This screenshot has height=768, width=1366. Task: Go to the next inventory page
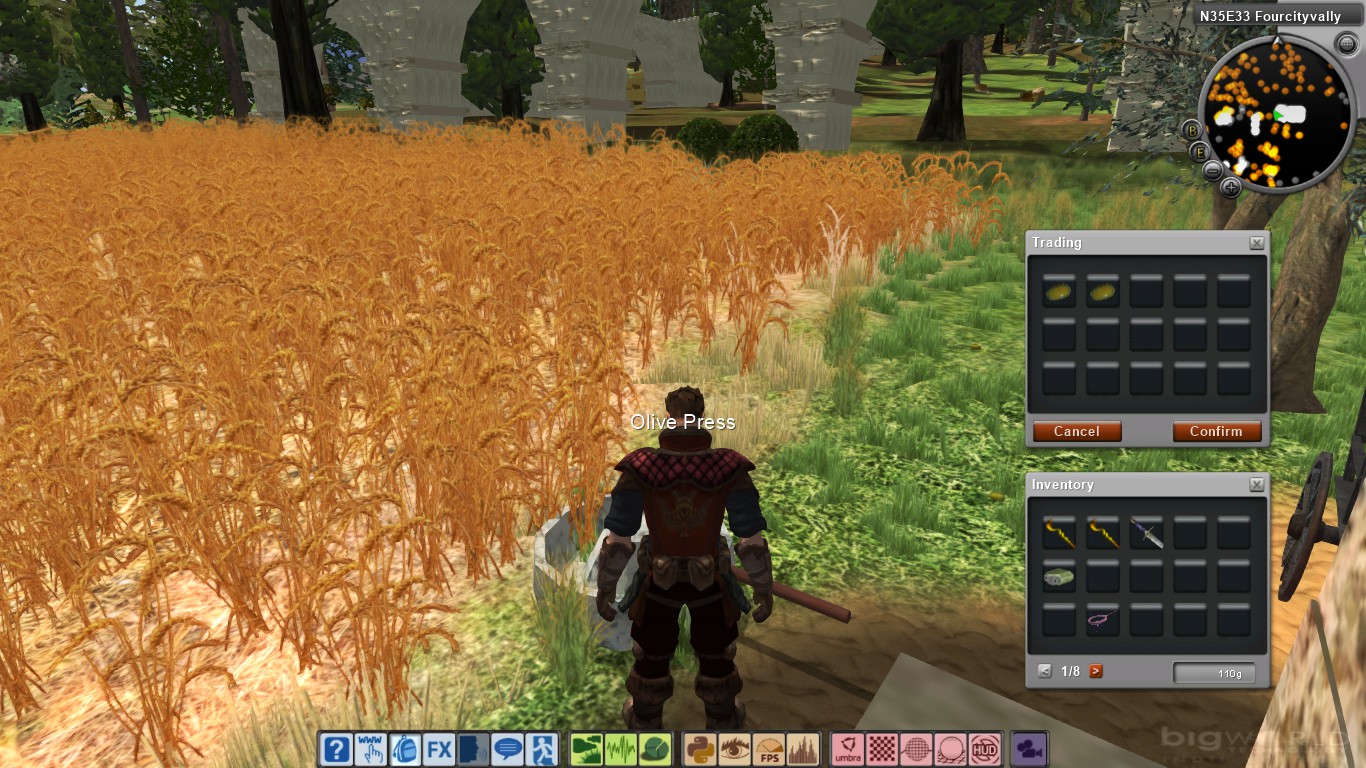[1096, 671]
